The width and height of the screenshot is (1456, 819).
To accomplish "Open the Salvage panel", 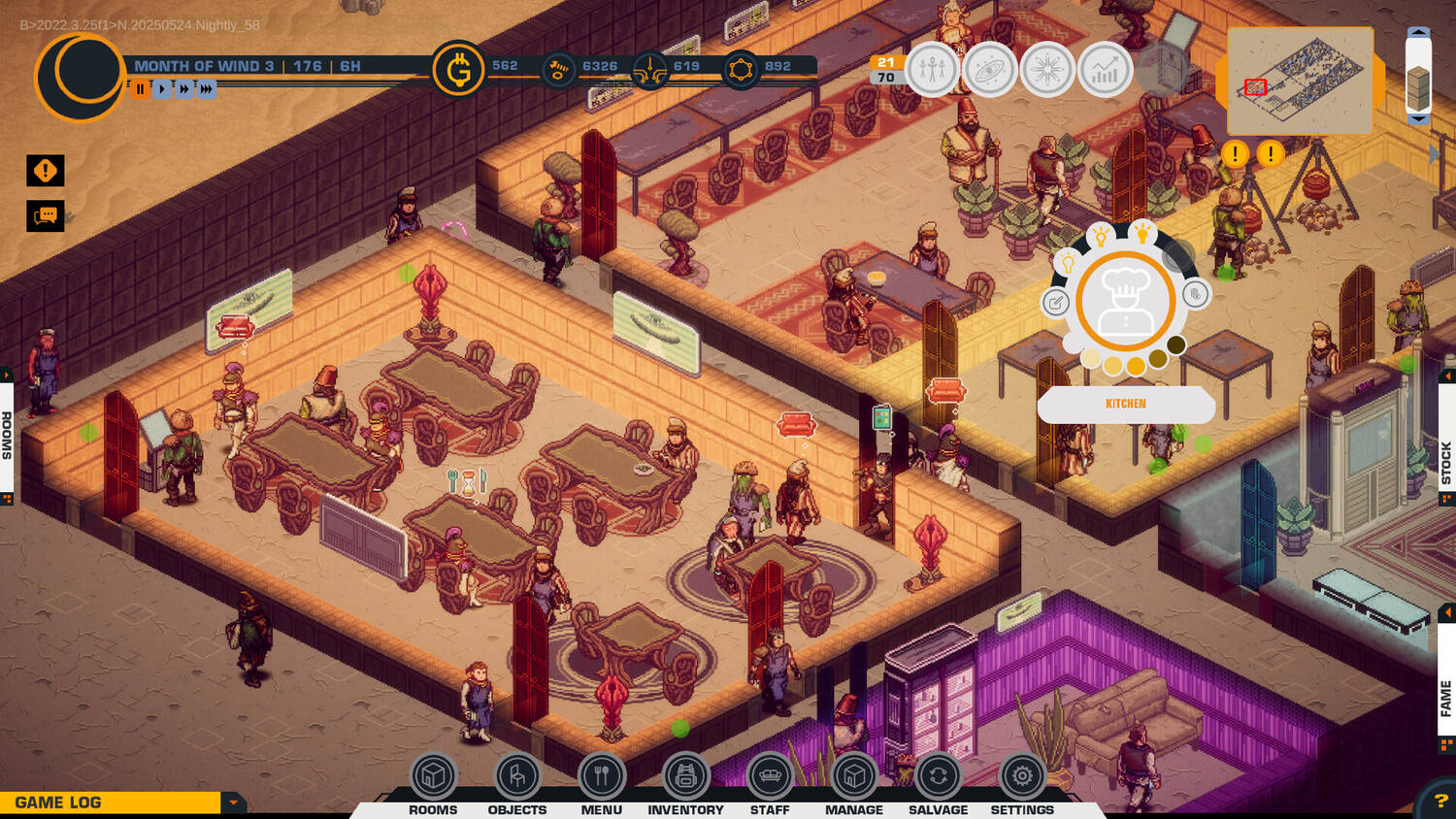I will [x=938, y=776].
